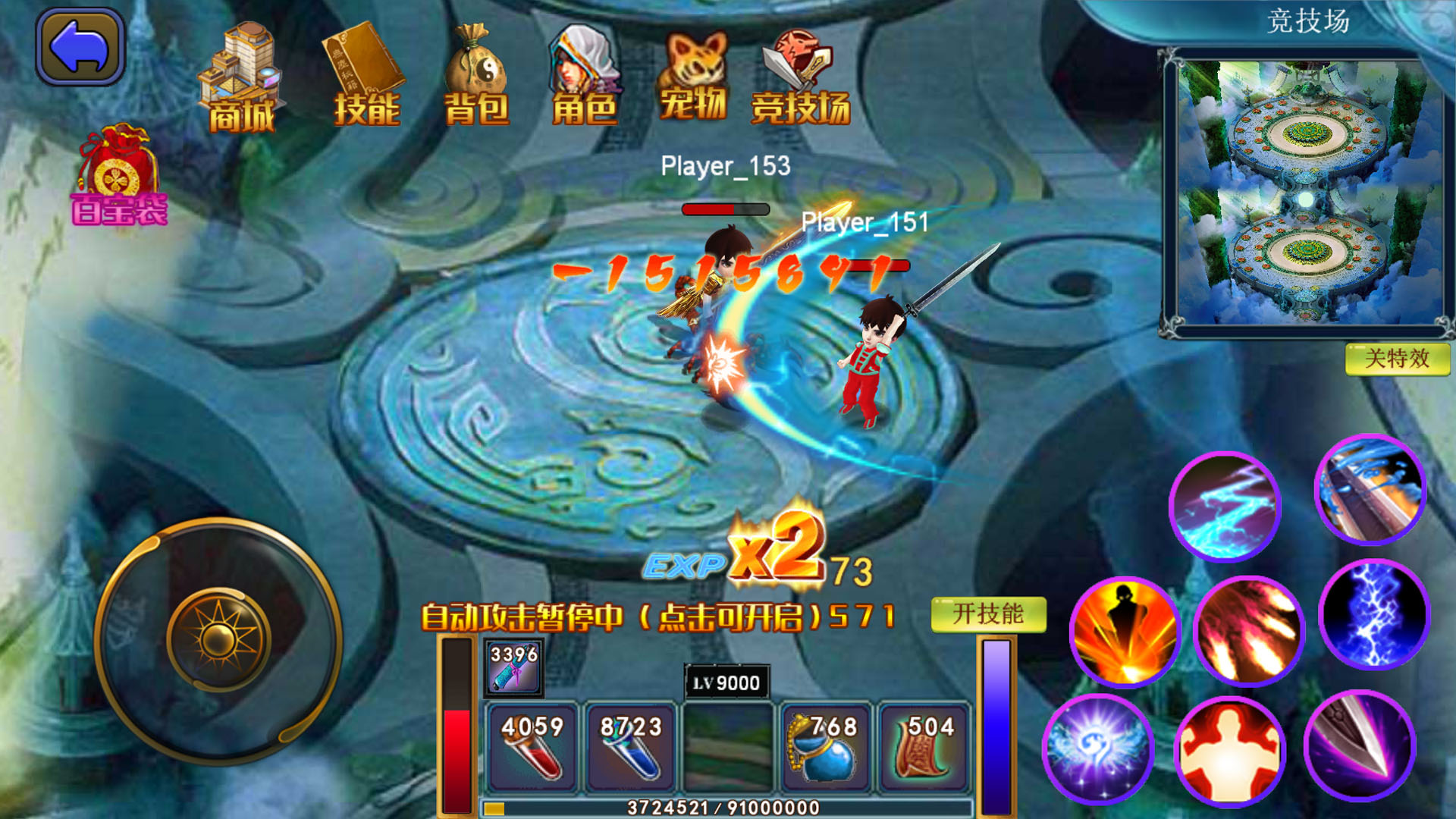Open the 商城 shop
The image size is (1456, 819).
tap(243, 76)
